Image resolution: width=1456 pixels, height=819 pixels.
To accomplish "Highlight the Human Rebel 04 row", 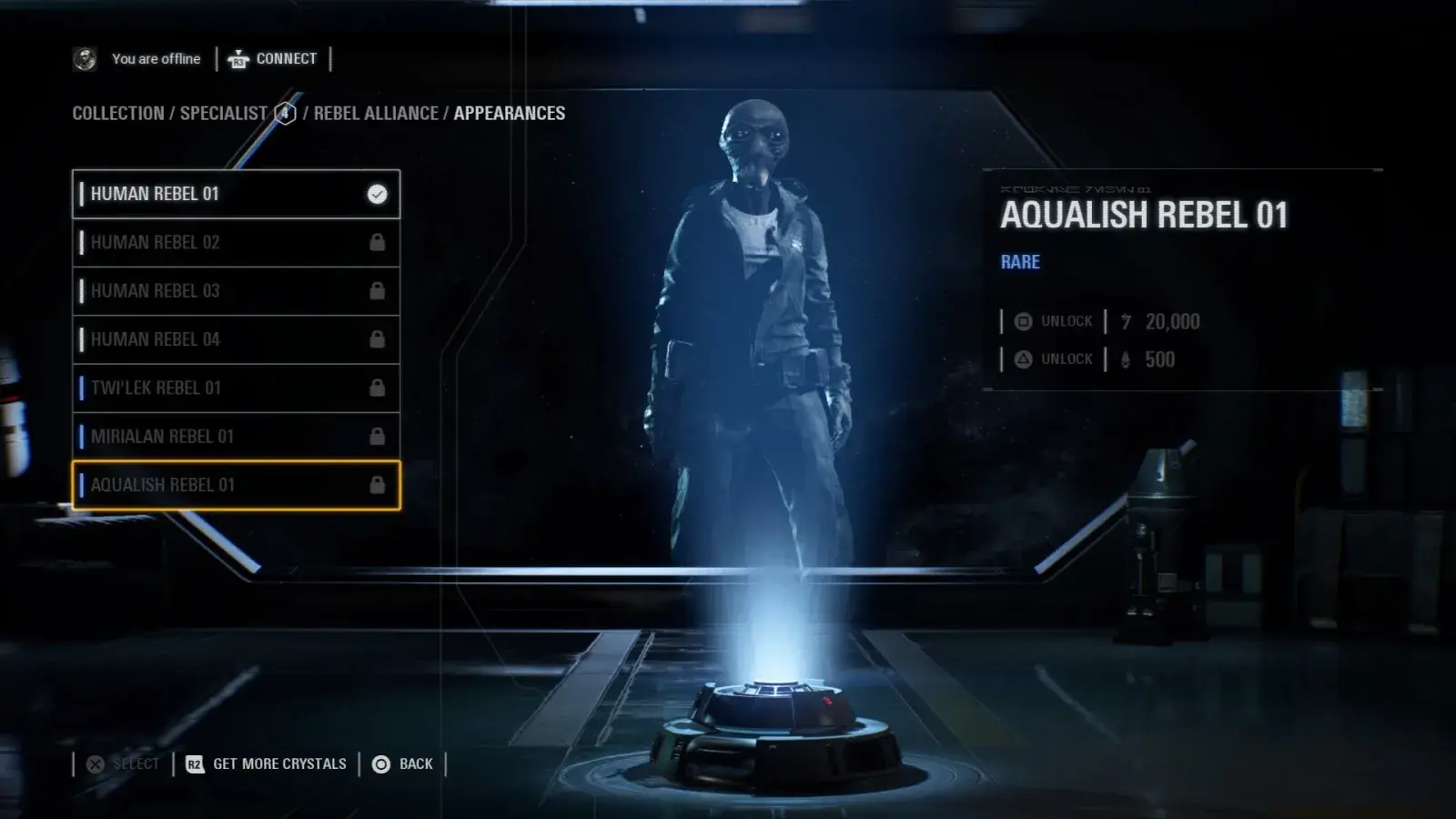I will pos(236,339).
